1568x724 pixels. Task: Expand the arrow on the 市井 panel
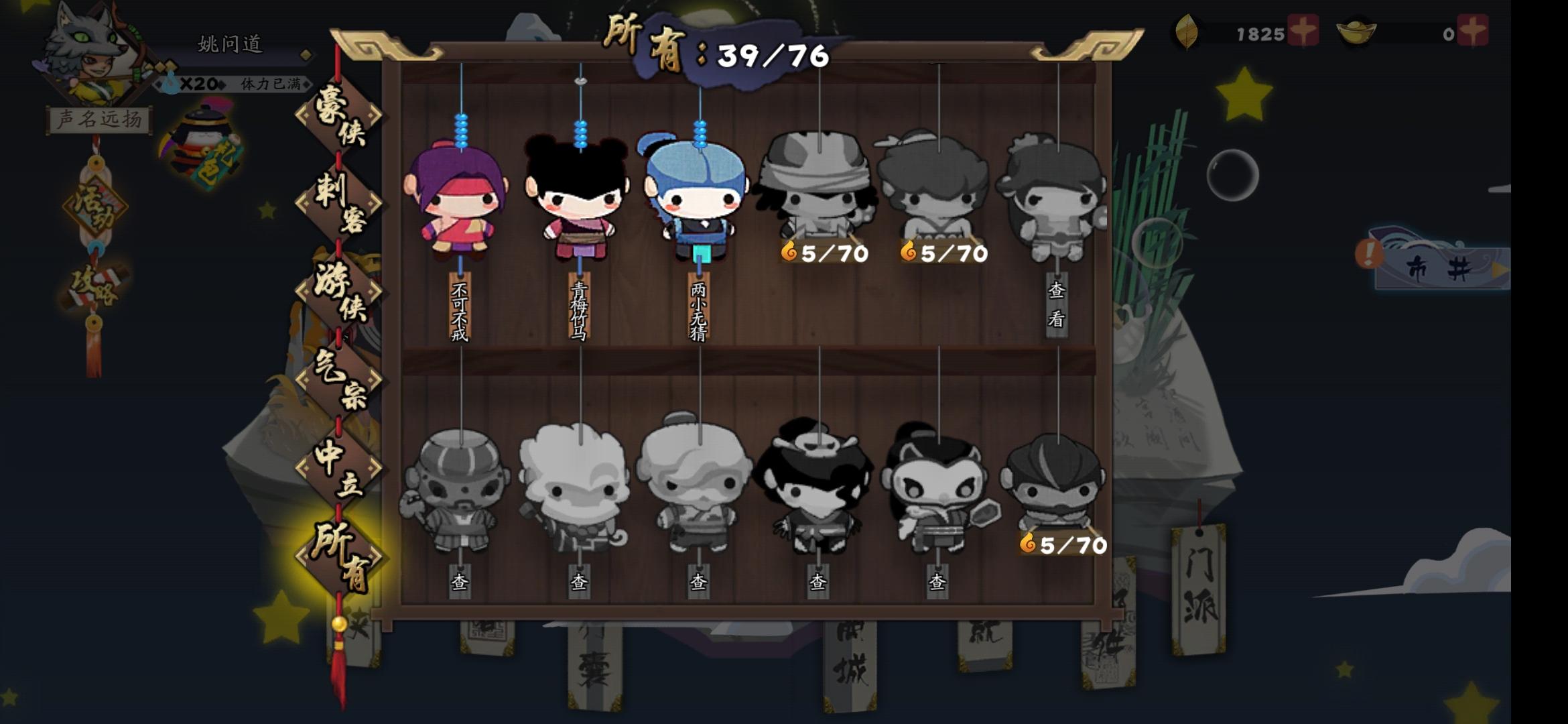1500,271
